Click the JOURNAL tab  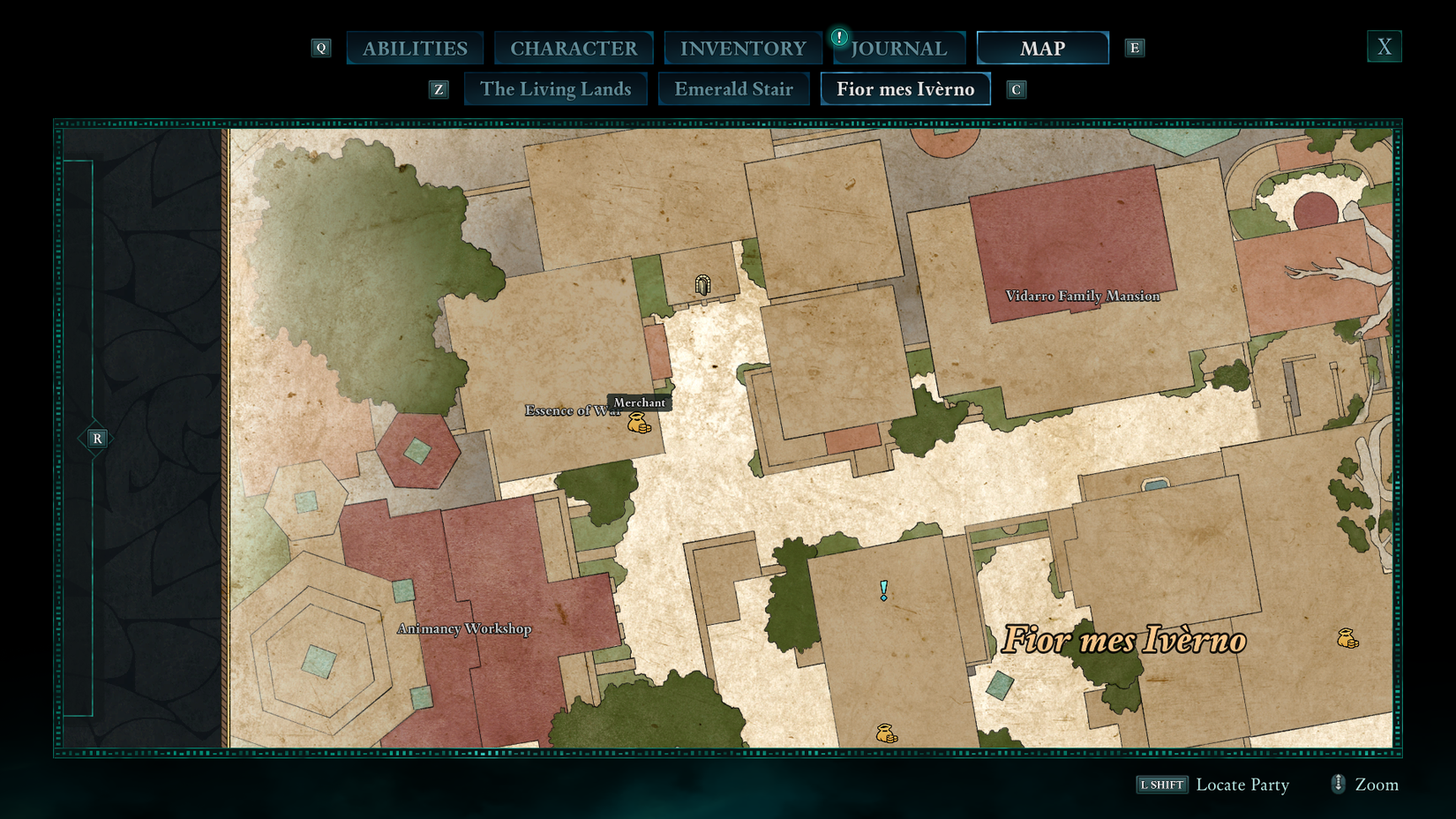coord(899,49)
